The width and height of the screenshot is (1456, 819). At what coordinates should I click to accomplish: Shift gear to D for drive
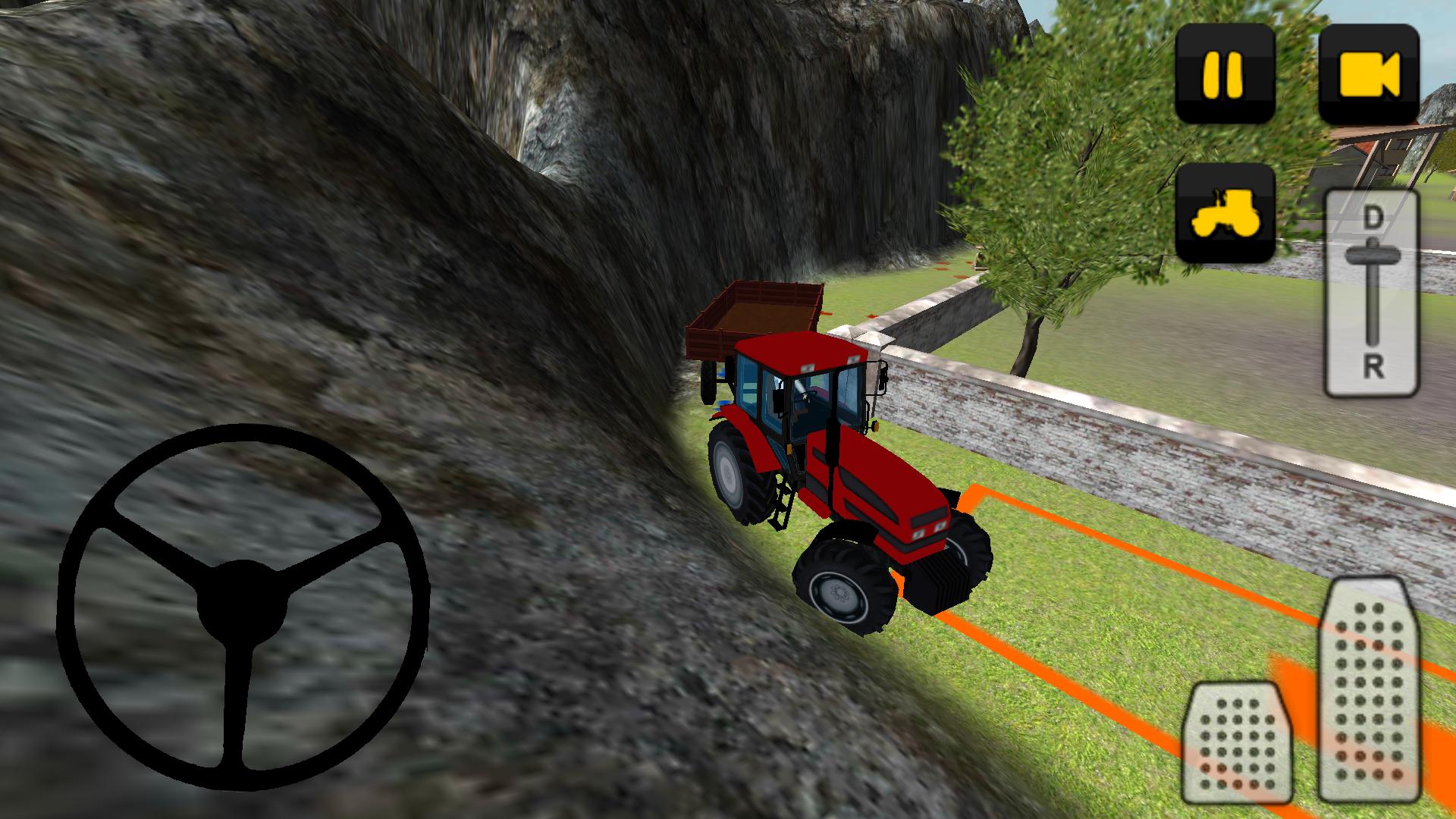click(1374, 216)
